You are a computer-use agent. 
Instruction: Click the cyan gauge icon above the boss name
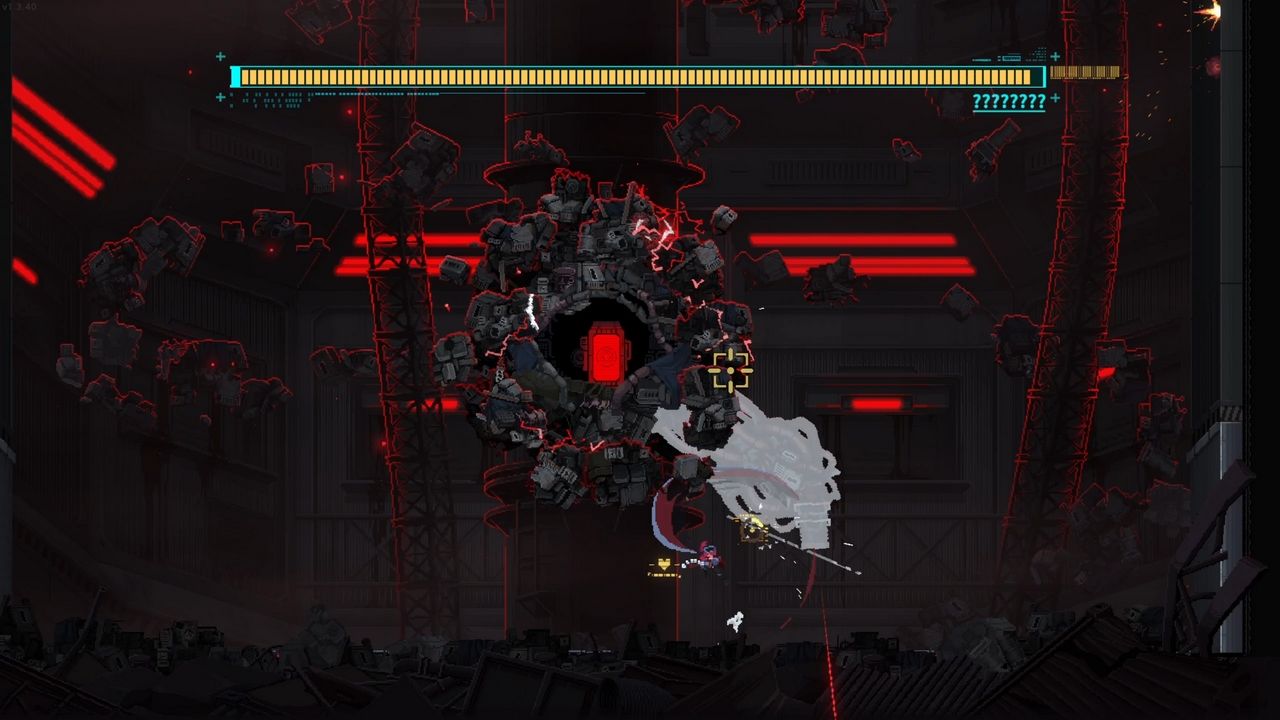[1011, 57]
